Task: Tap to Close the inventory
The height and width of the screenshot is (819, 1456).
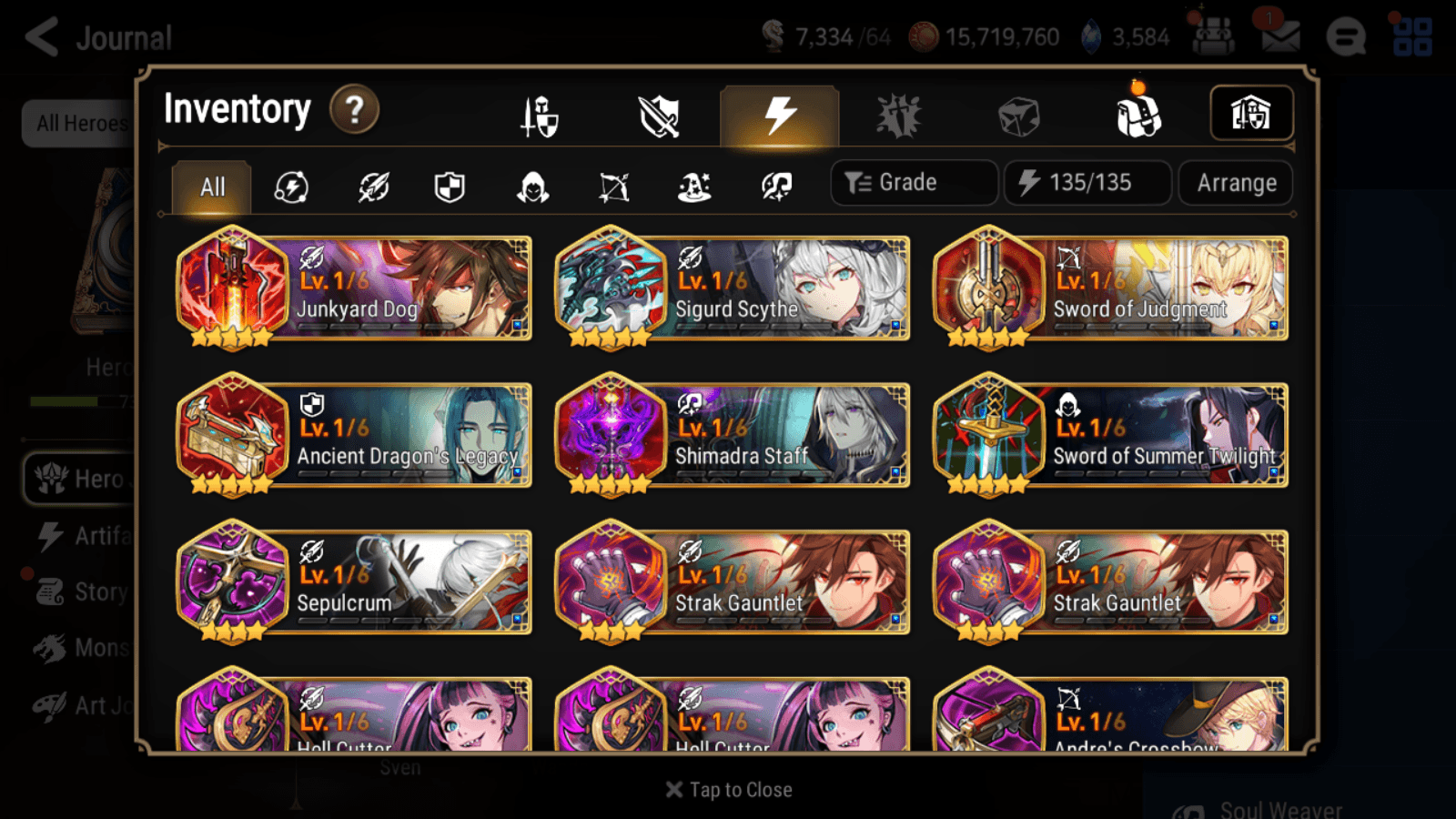Action: [728, 789]
